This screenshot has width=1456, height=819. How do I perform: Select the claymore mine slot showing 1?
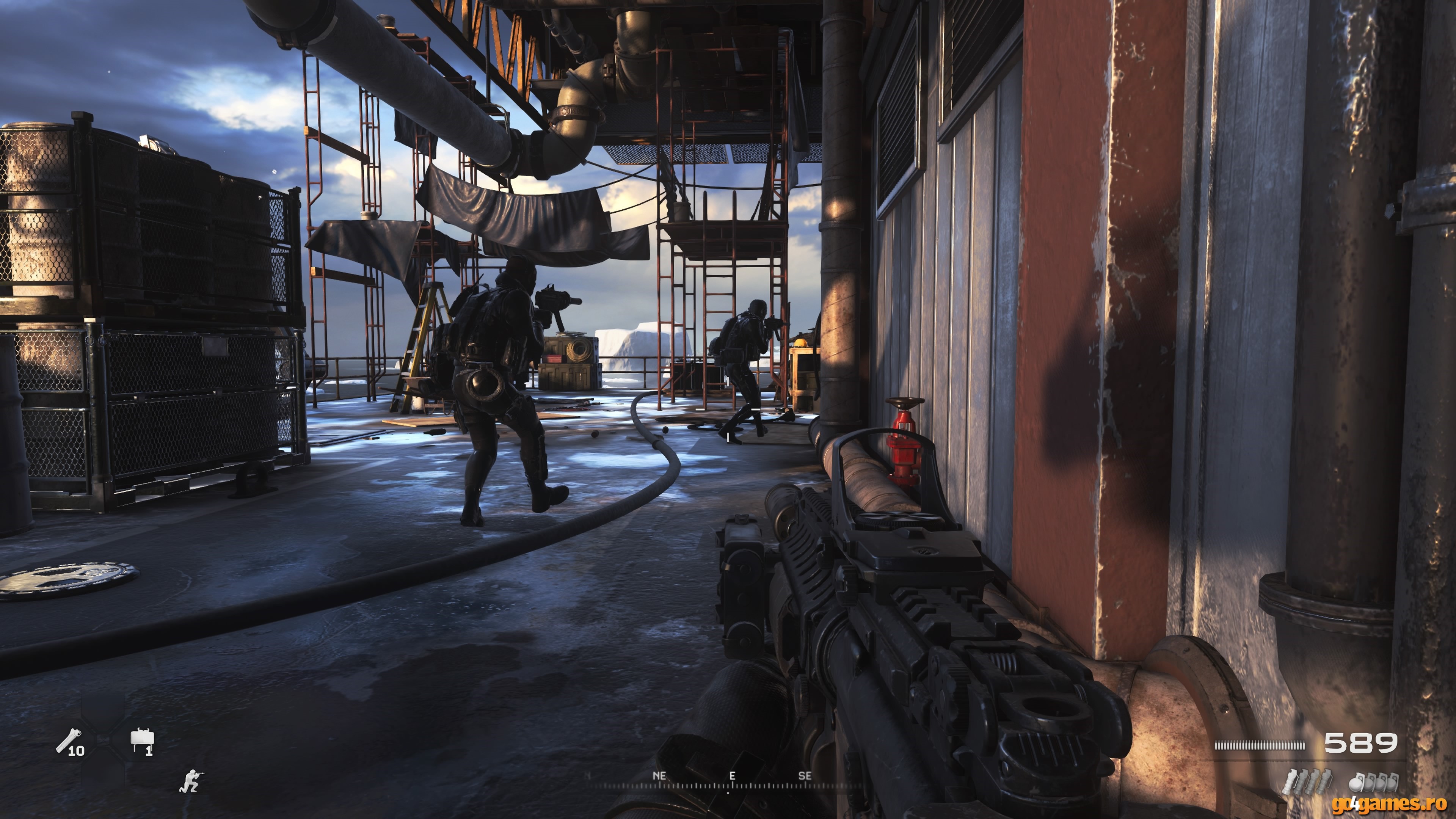click(x=142, y=741)
